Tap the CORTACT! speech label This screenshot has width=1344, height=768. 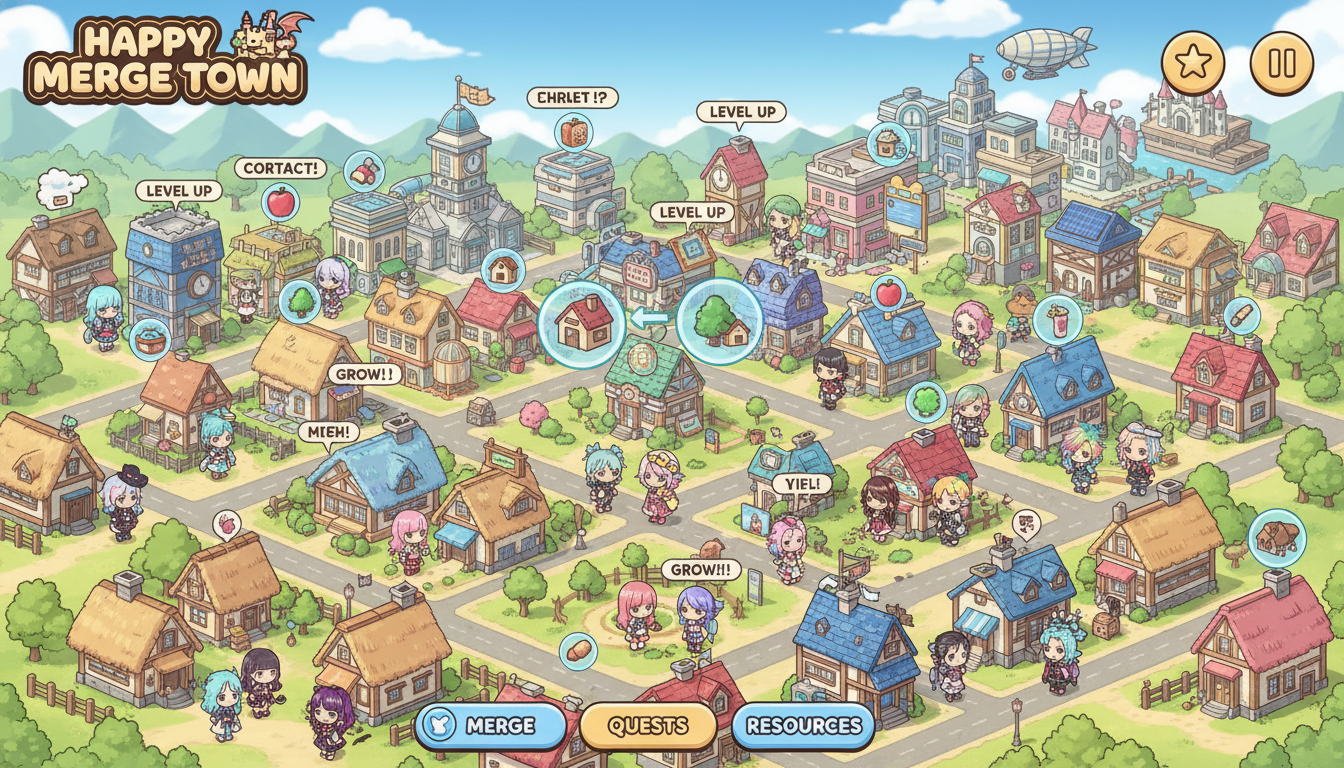[x=281, y=168]
